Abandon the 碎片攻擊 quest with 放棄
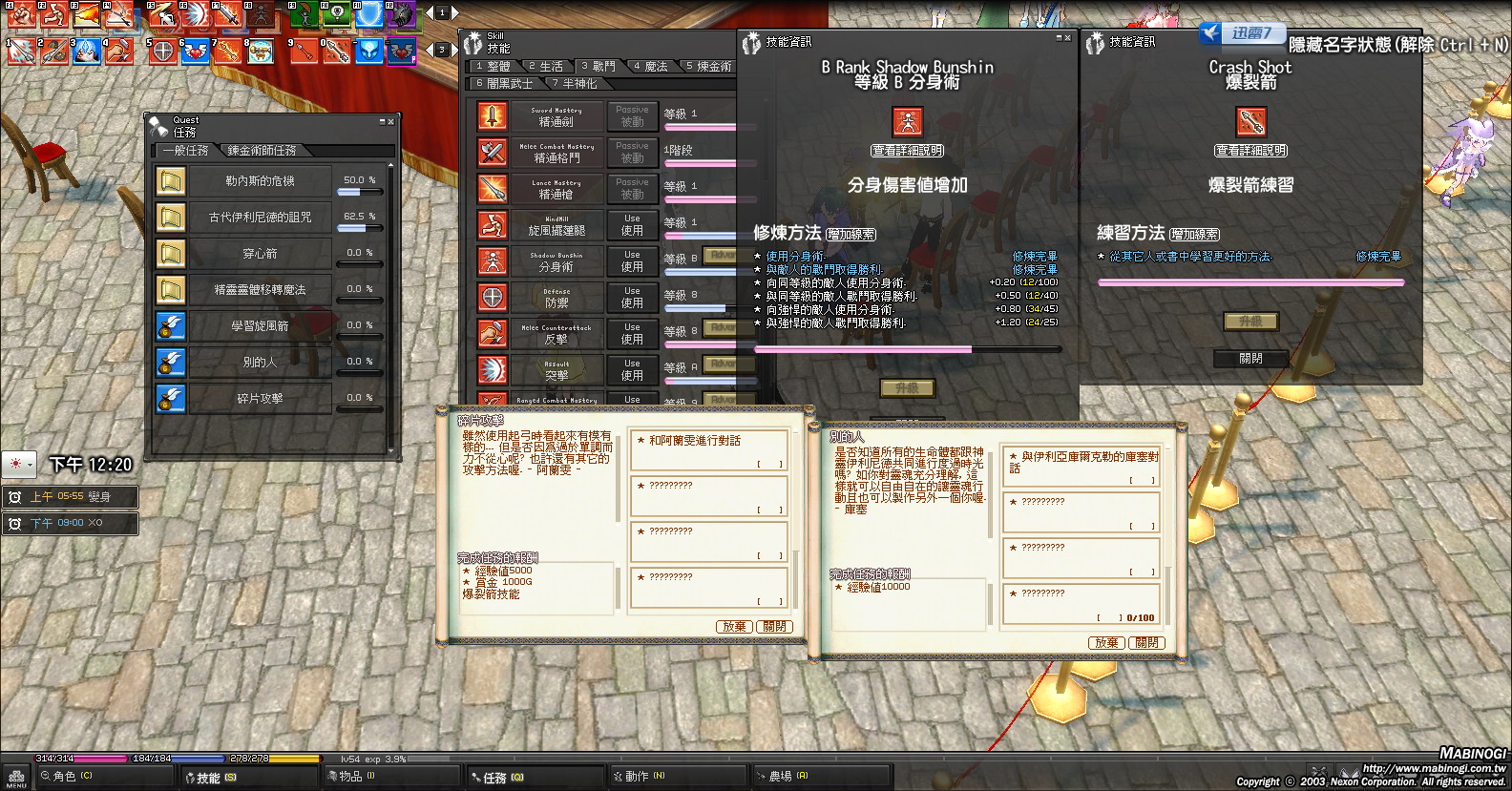This screenshot has height=791, width=1512. [734, 627]
